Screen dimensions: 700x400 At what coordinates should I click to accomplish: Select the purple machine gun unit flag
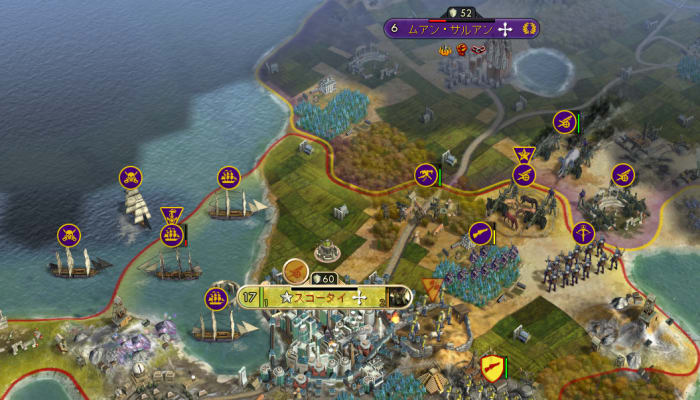pyautogui.click(x=427, y=175)
